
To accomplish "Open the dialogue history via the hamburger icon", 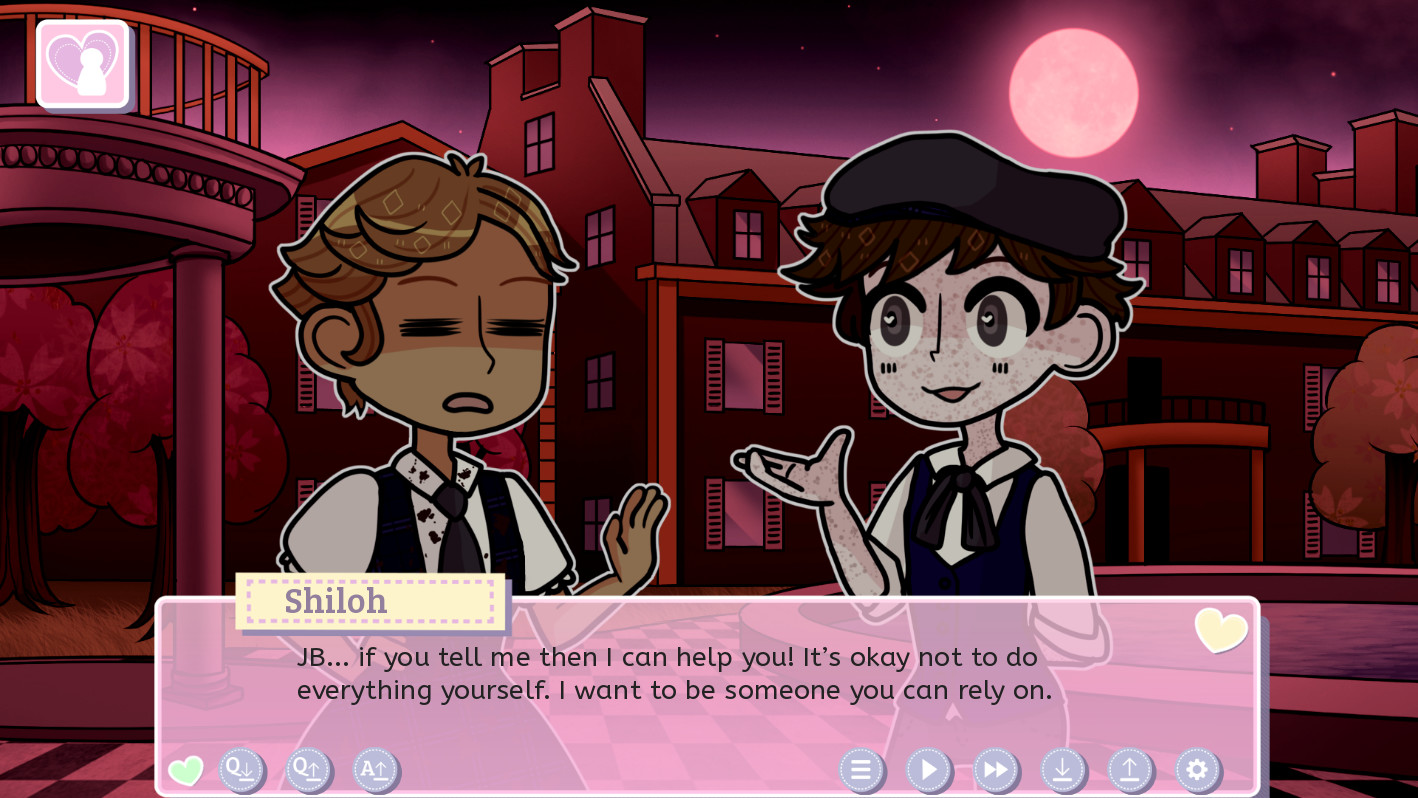I will pos(861,770).
